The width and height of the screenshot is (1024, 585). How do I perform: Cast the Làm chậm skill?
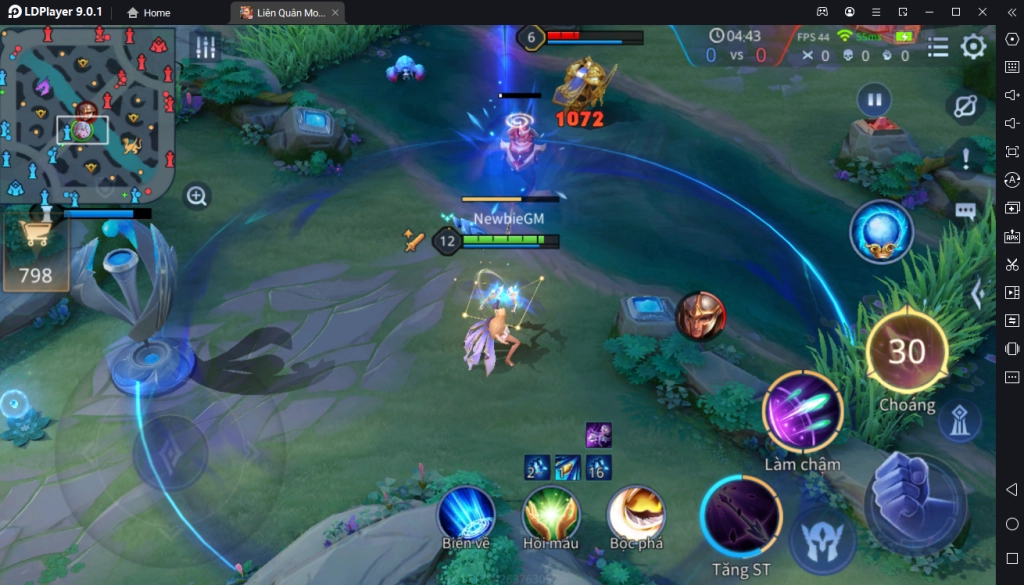point(802,413)
